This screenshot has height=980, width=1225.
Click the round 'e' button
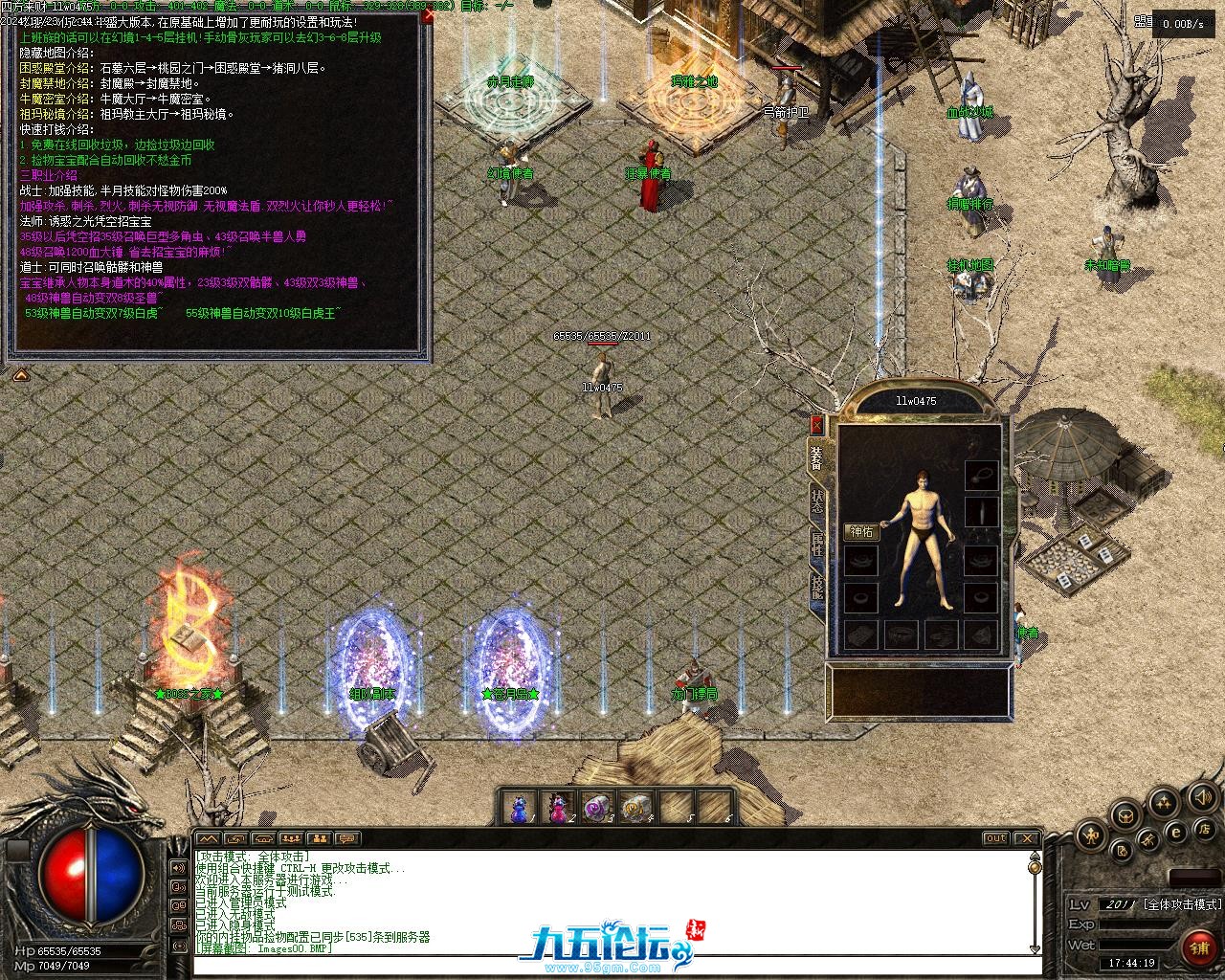pos(1177,833)
